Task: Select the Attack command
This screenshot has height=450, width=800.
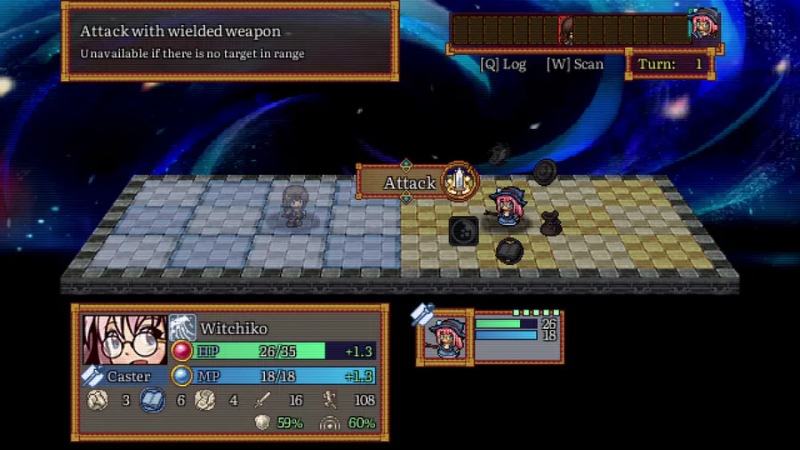Action: click(459, 182)
